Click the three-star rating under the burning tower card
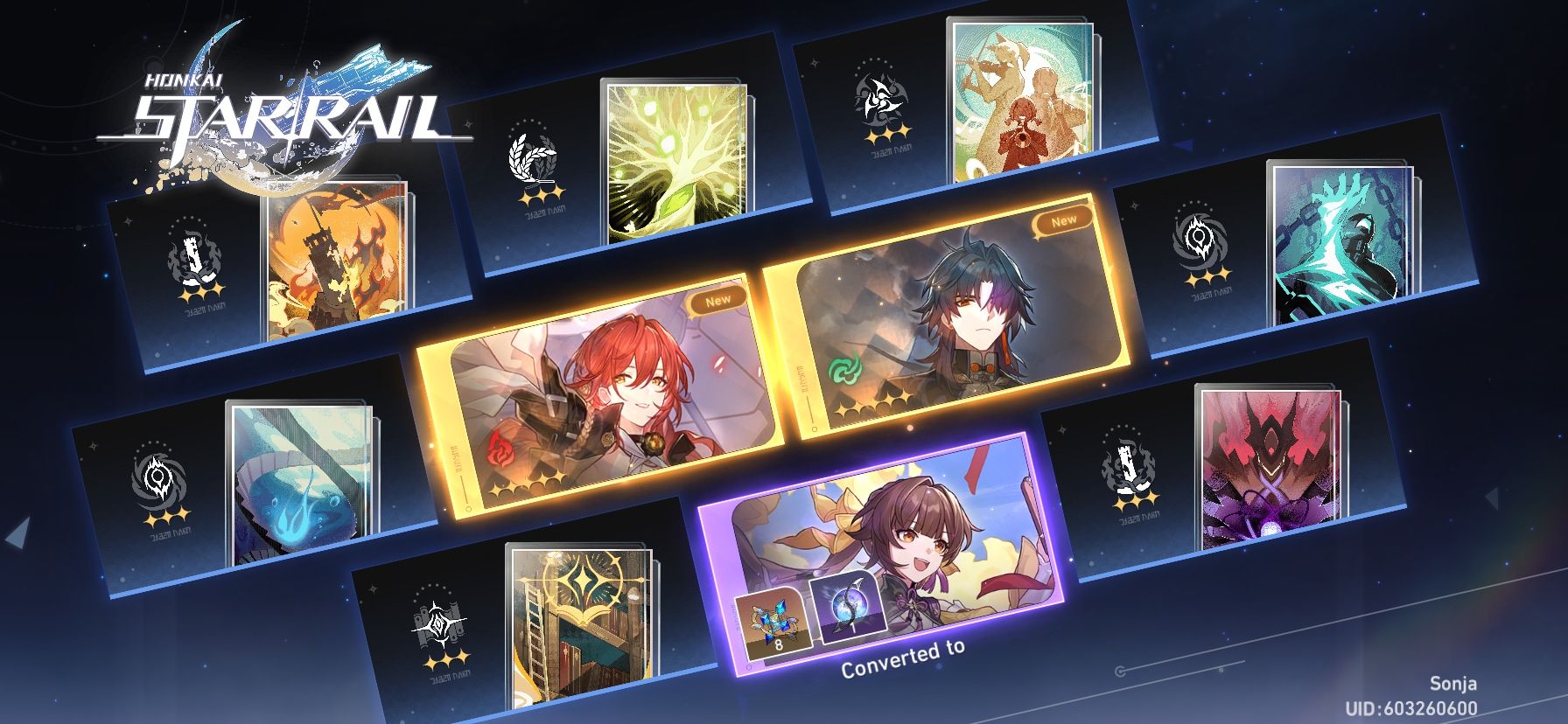Viewport: 1568px width, 724px height. [199, 293]
